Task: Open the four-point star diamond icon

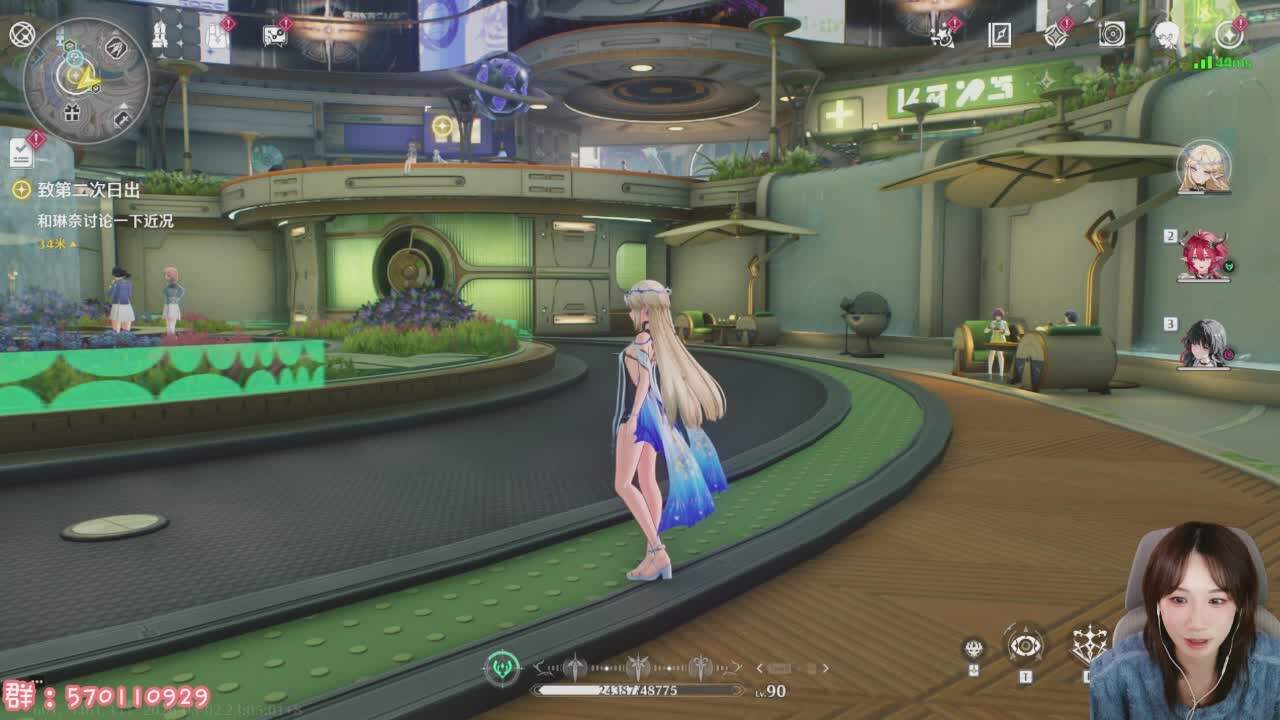Action: tap(1055, 36)
